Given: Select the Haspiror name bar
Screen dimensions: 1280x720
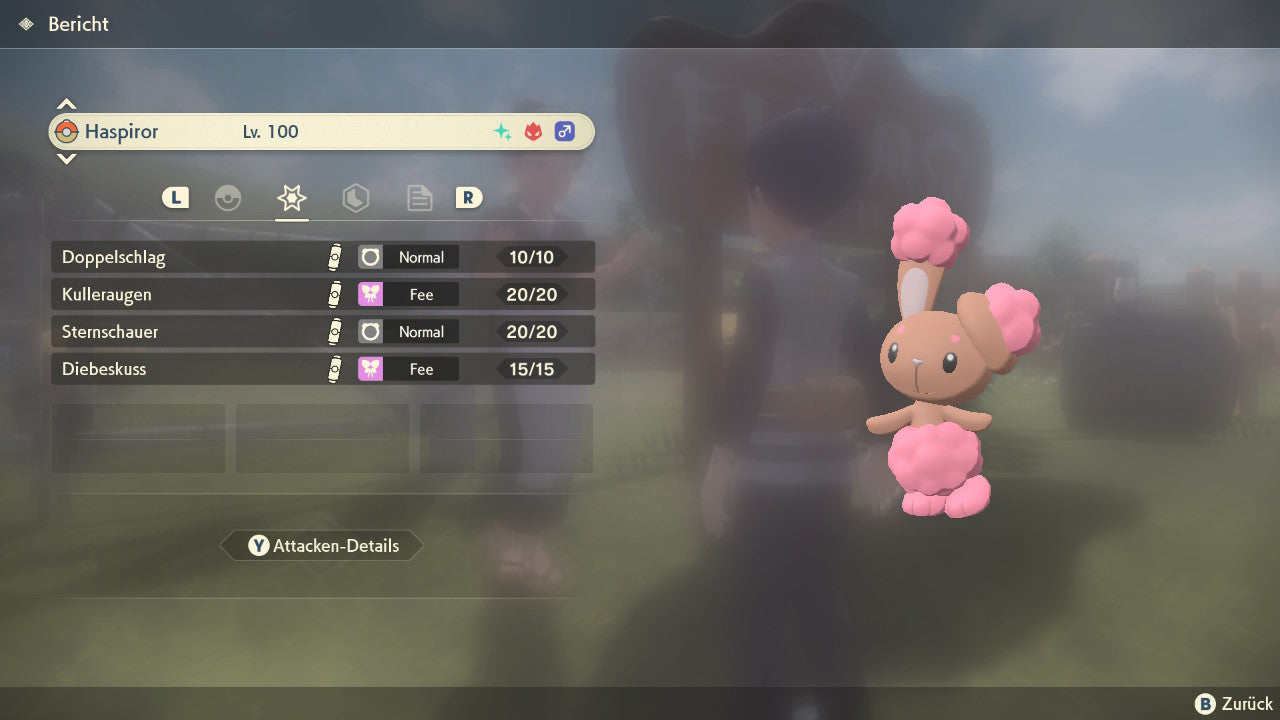Looking at the screenshot, I should (x=322, y=132).
